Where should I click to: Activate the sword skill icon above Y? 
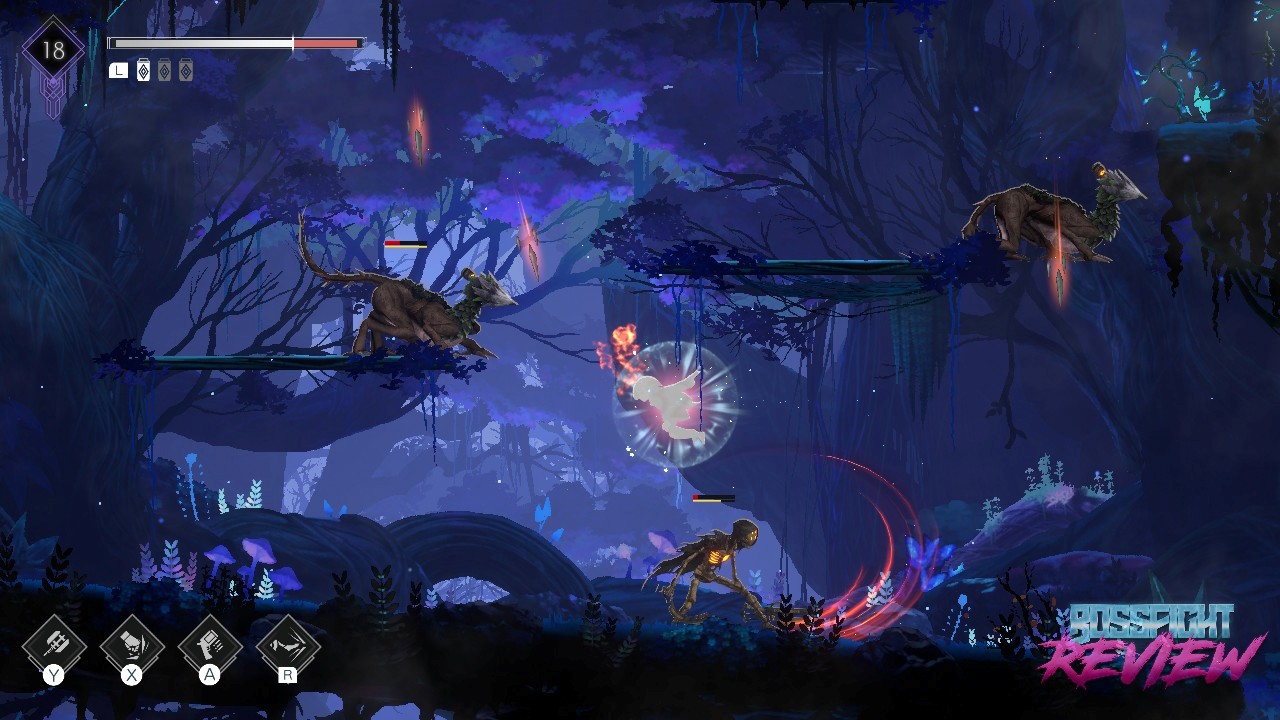coord(53,644)
